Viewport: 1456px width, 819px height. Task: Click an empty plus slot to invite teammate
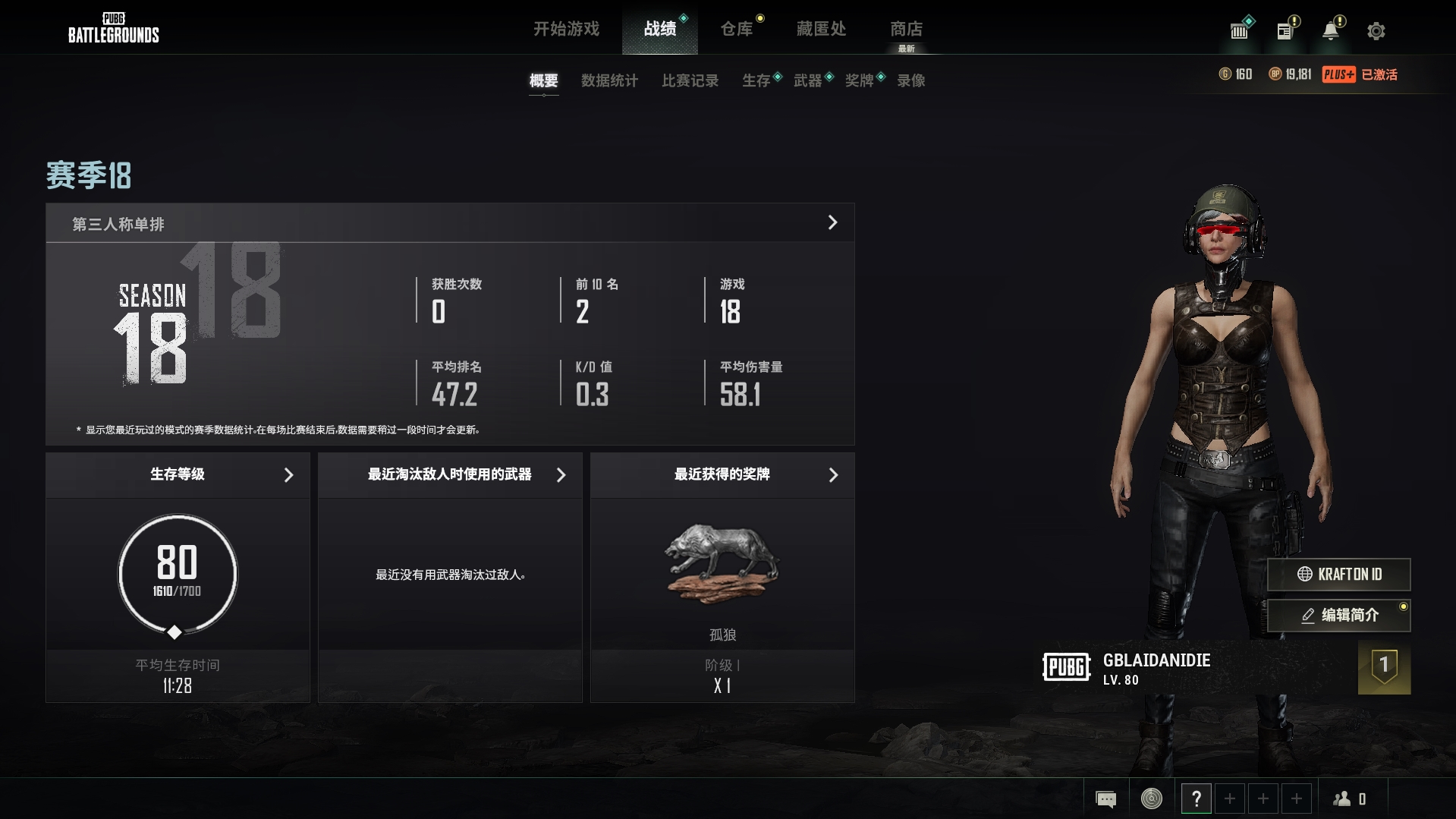[1230, 798]
